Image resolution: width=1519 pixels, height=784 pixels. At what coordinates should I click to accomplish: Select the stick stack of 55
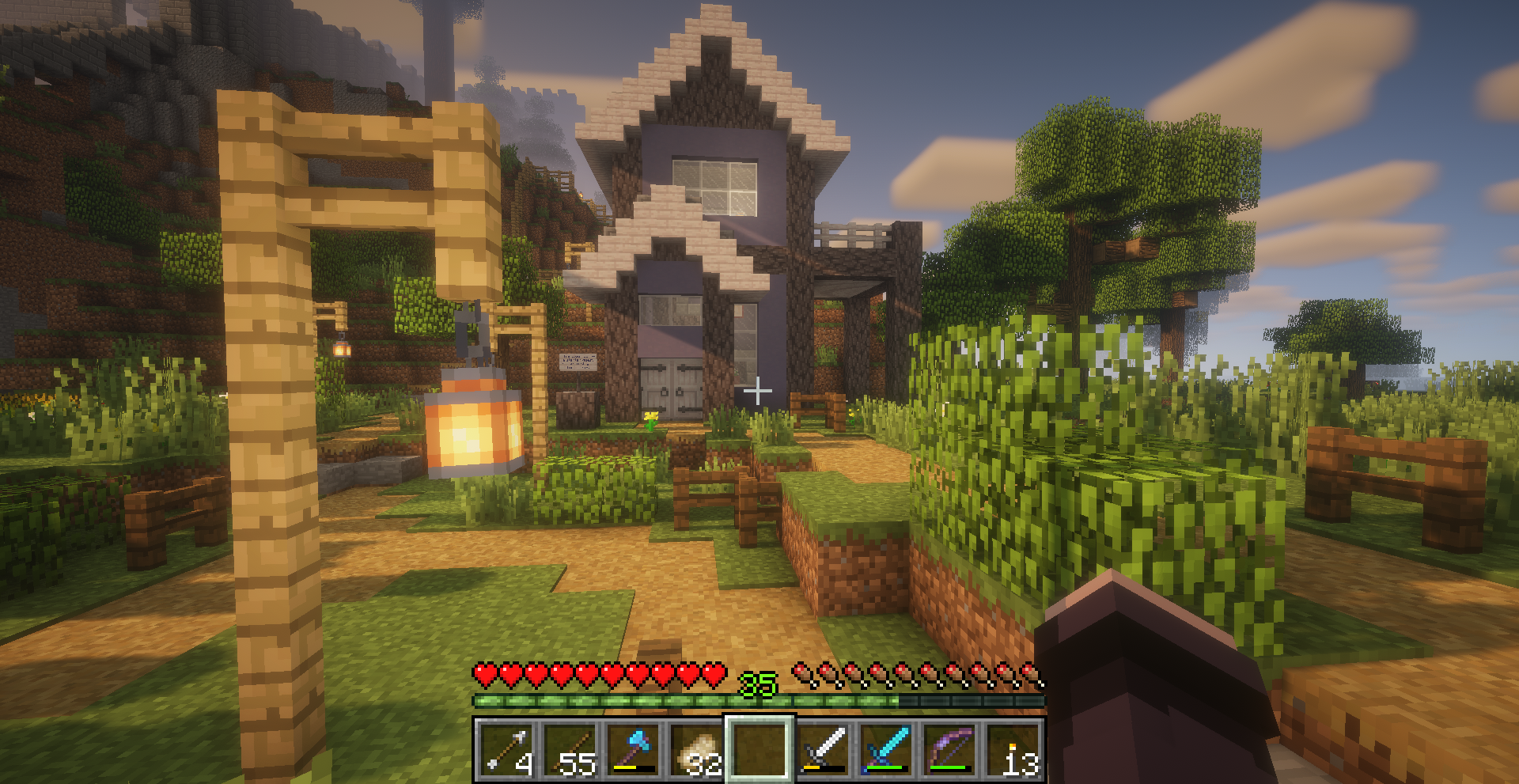point(570,749)
